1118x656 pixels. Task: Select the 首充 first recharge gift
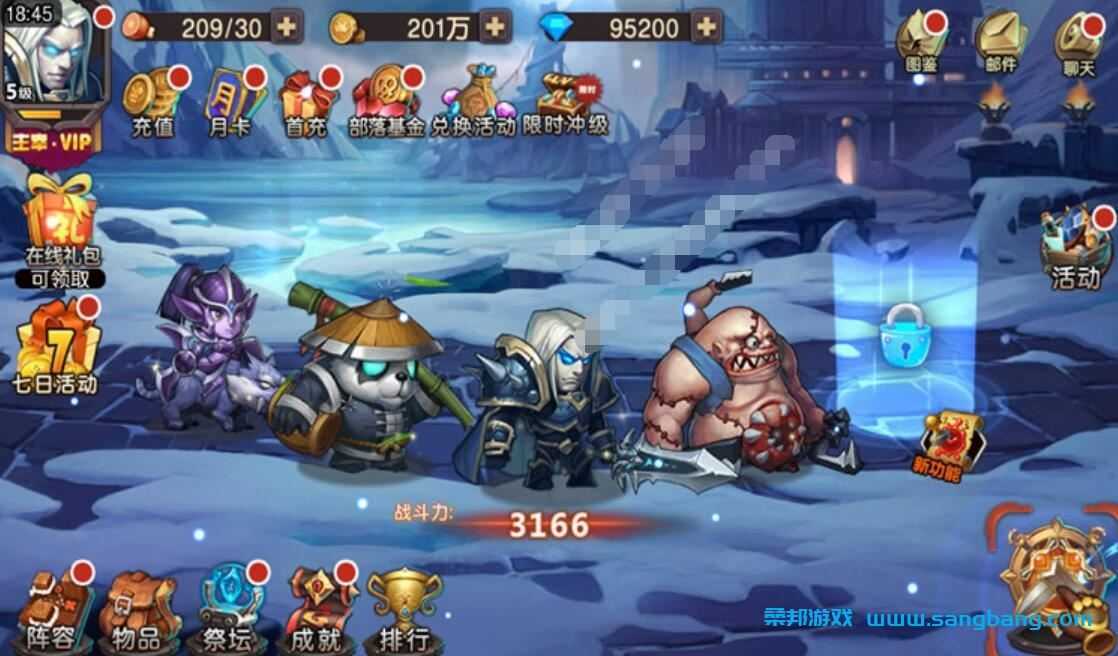pos(305,102)
